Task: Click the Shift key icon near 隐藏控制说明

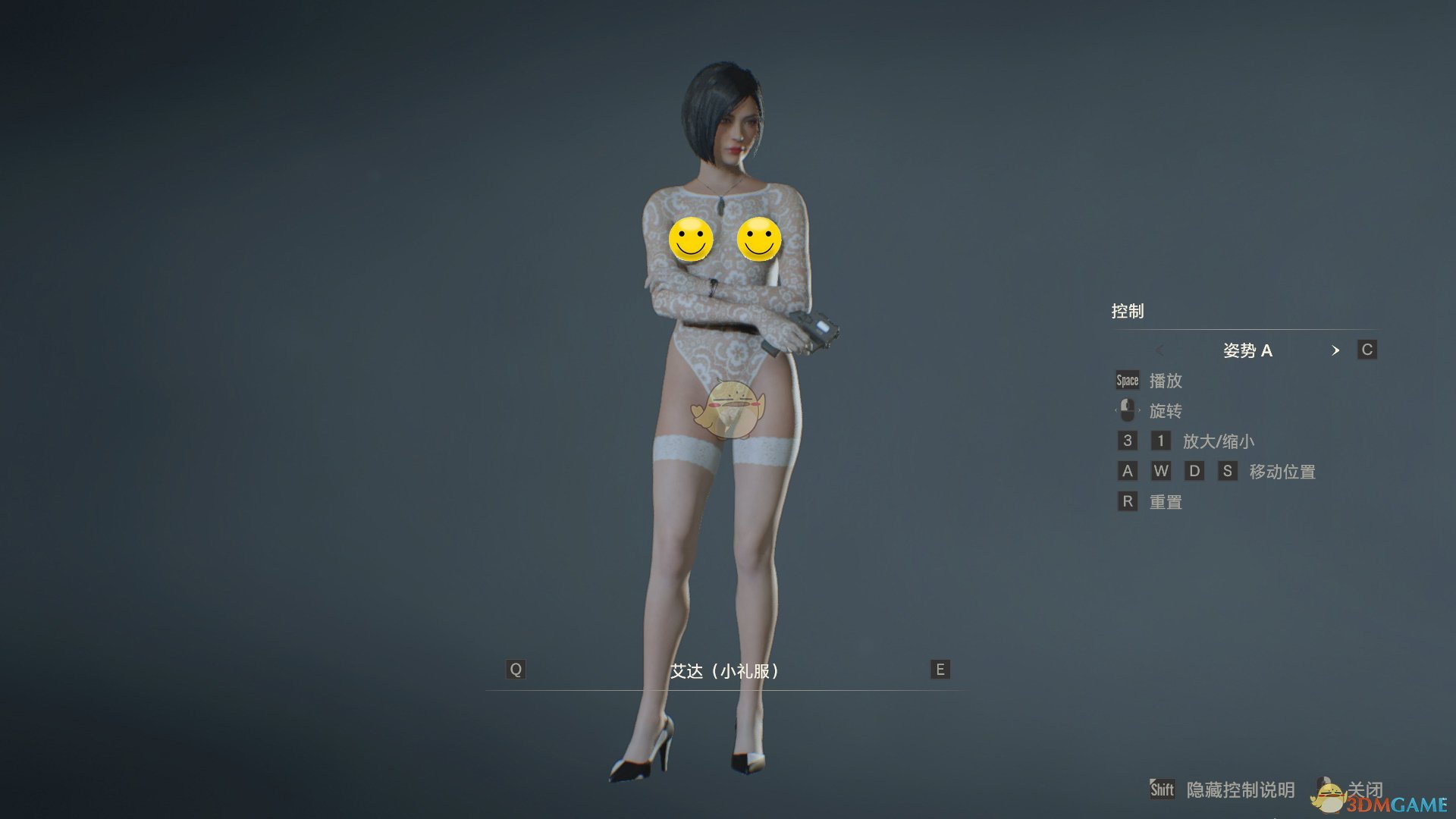Action: click(1163, 789)
